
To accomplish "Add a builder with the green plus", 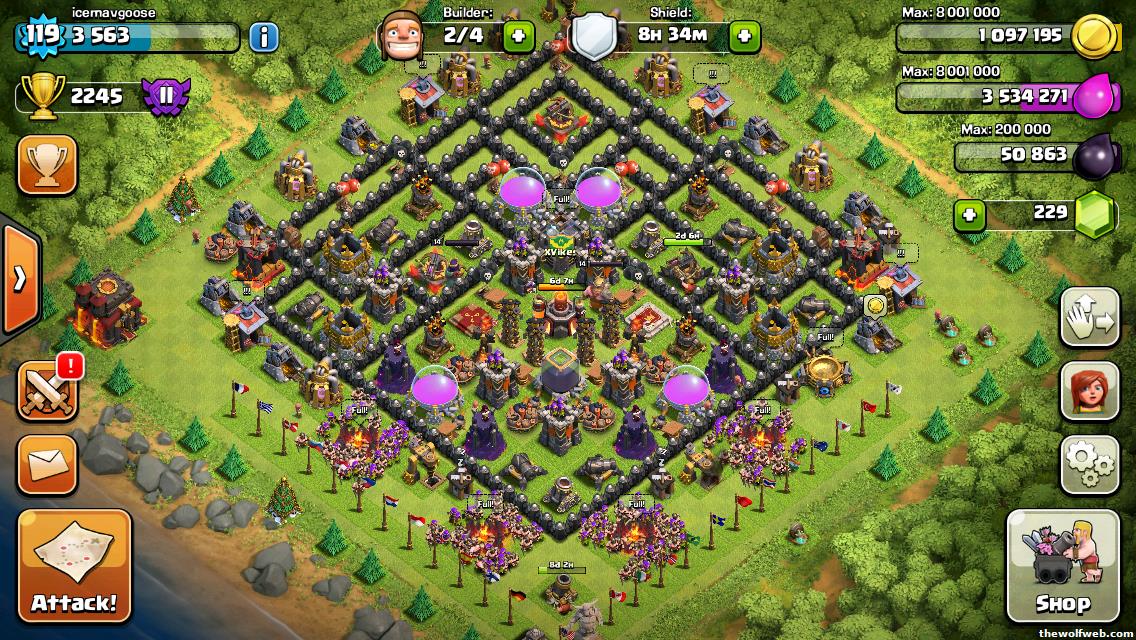I will pyautogui.click(x=519, y=37).
